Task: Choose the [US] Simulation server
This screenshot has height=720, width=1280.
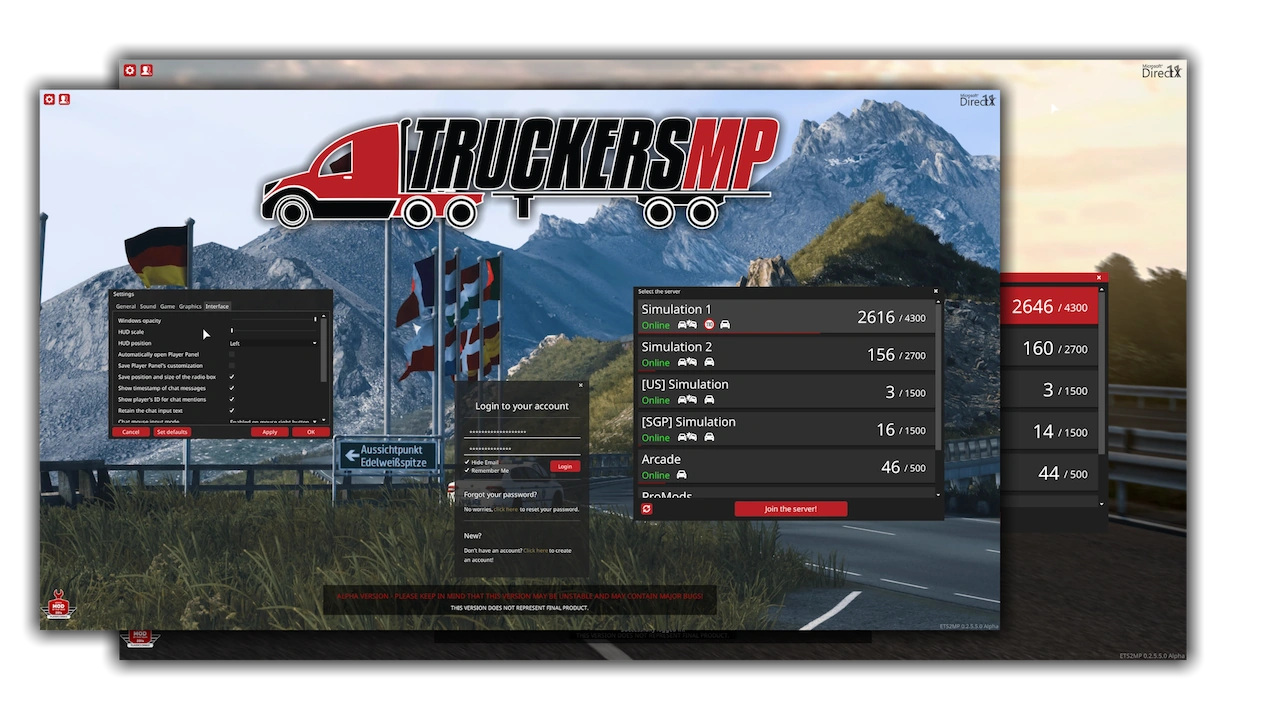Action: pyautogui.click(x=787, y=391)
